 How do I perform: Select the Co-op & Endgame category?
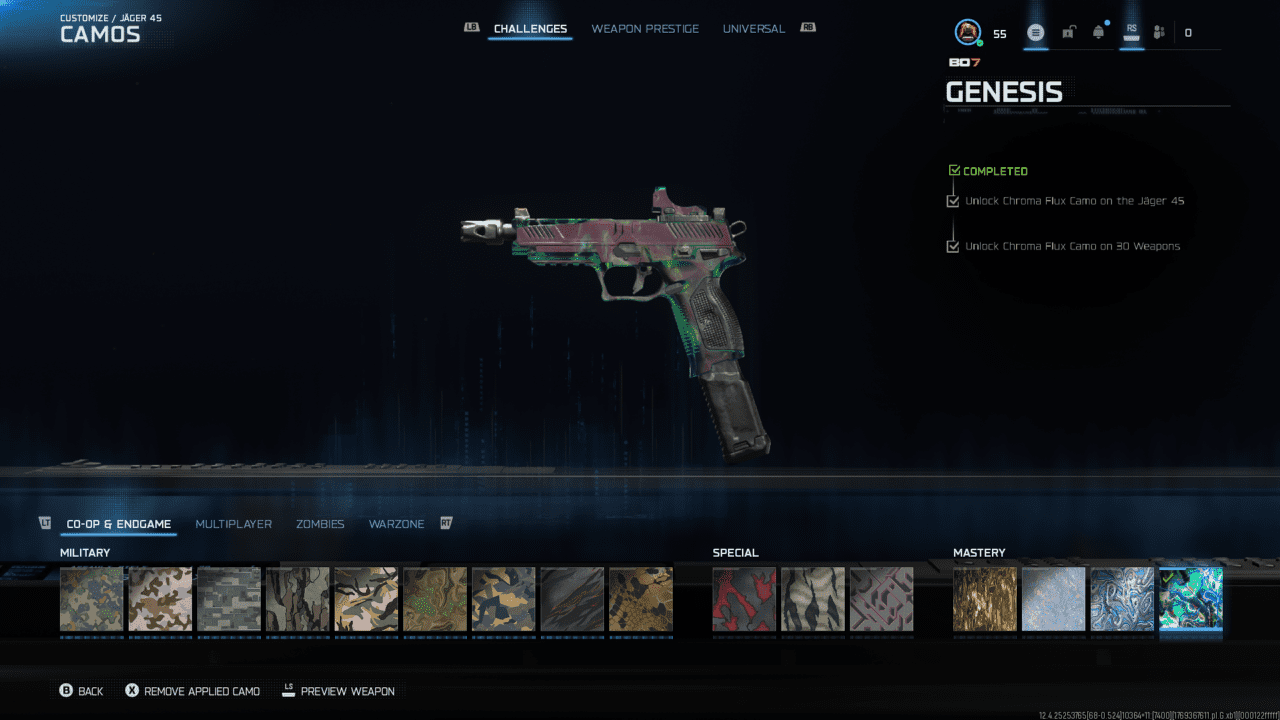tap(119, 524)
